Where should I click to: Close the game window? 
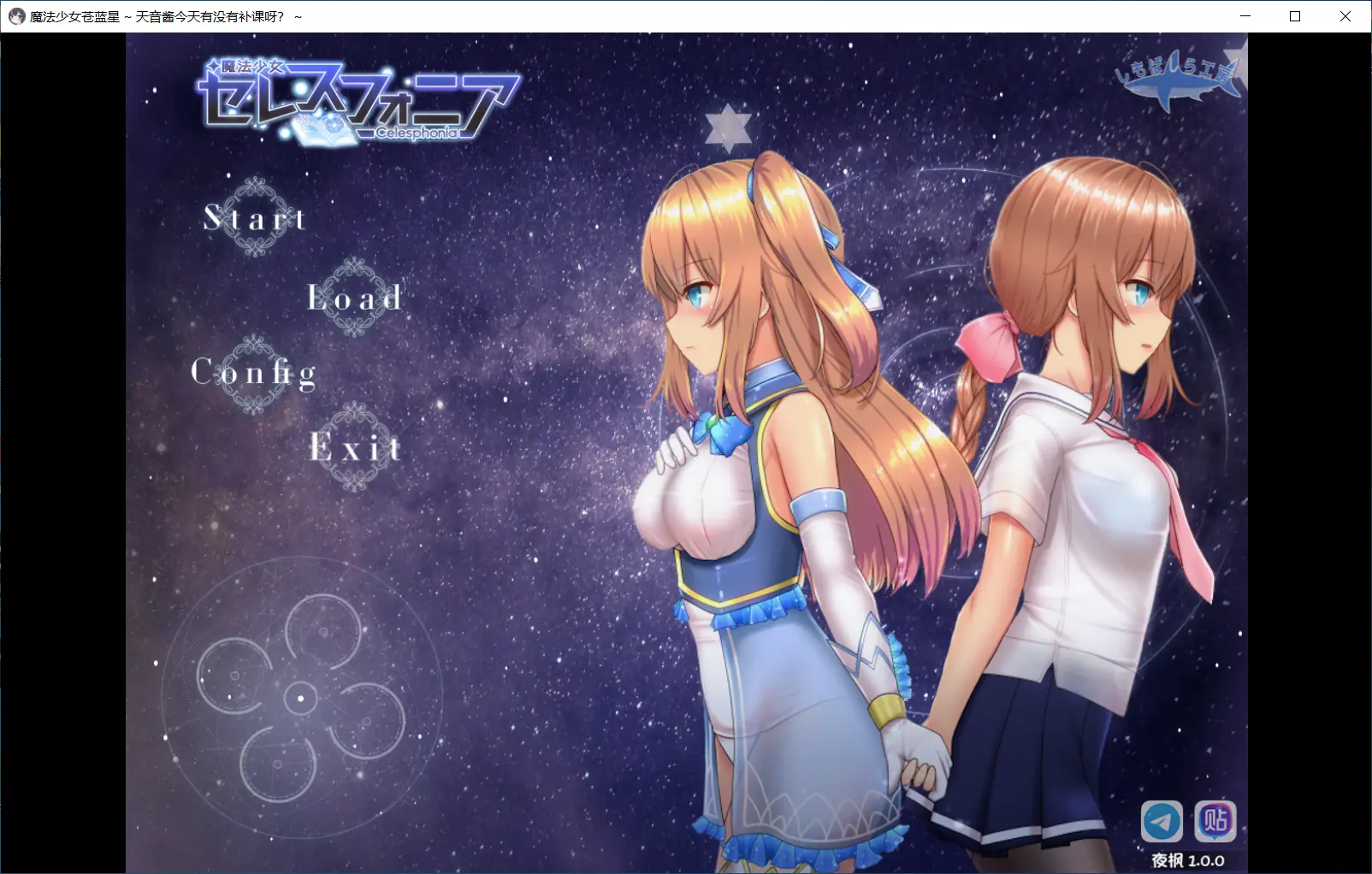(1345, 16)
